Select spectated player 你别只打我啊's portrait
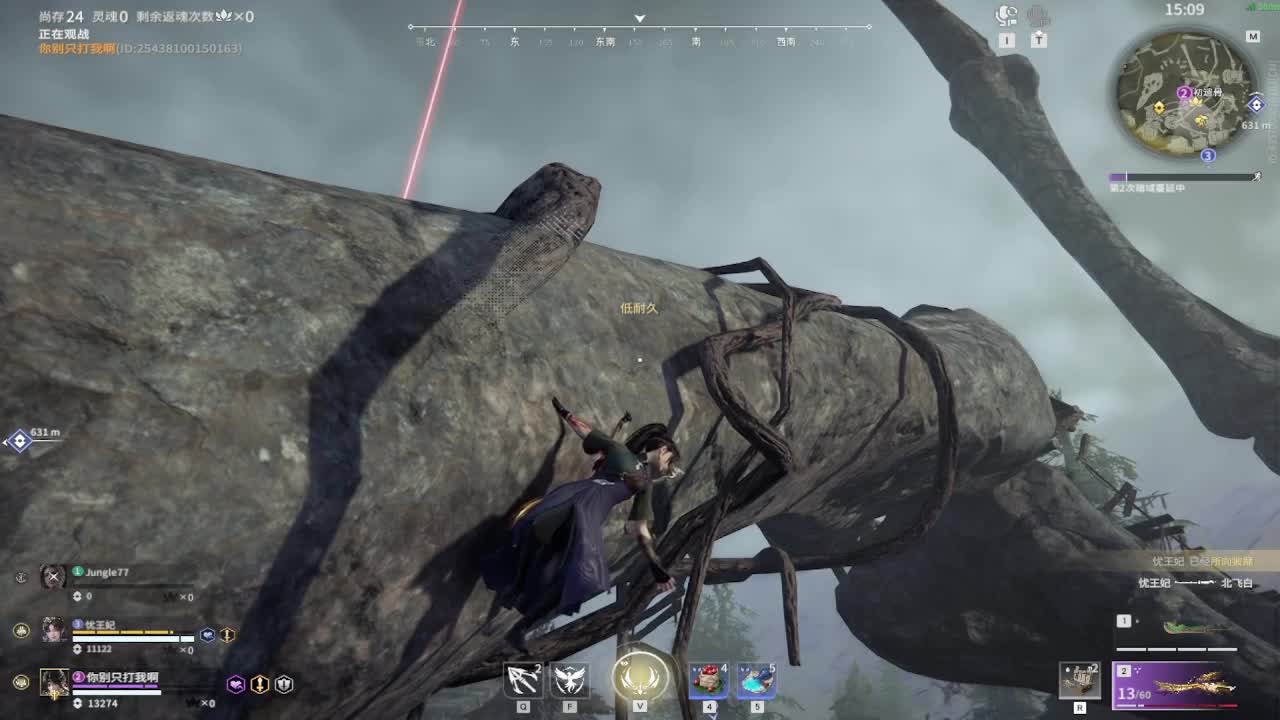The image size is (1280, 720). [x=53, y=682]
